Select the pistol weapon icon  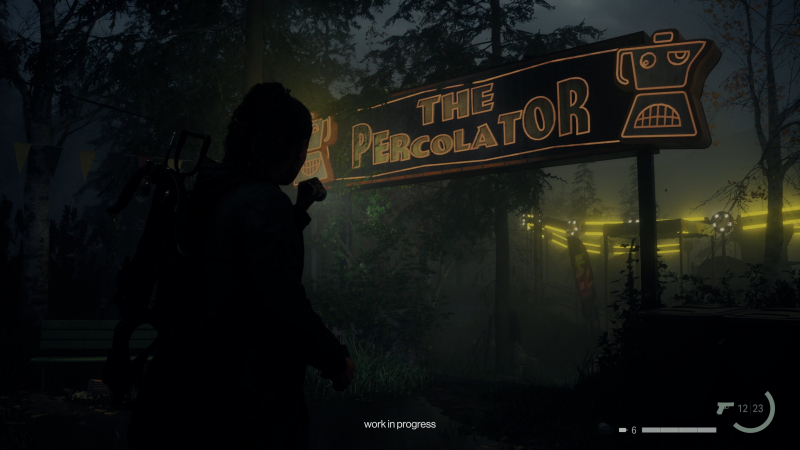click(x=725, y=408)
